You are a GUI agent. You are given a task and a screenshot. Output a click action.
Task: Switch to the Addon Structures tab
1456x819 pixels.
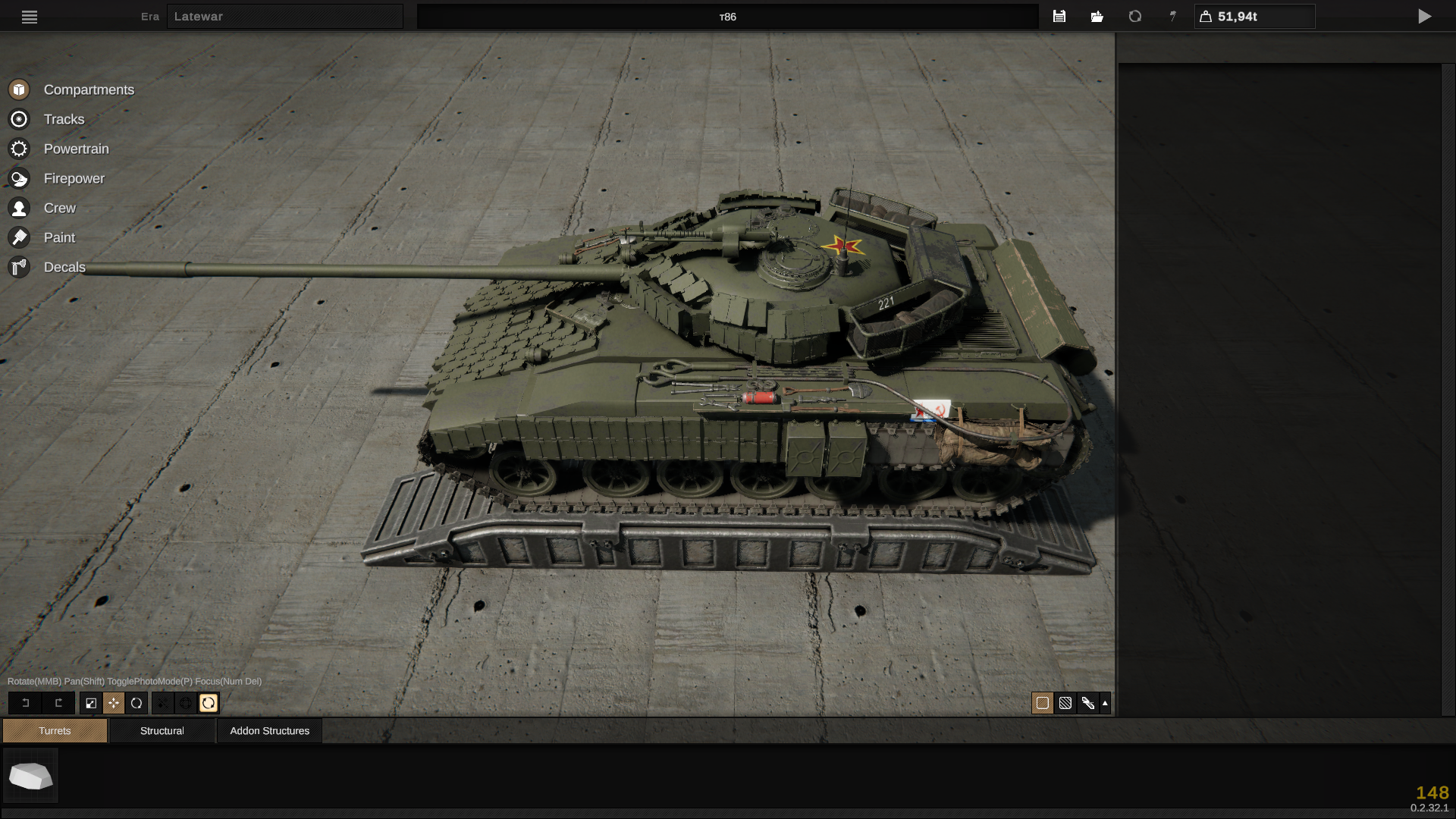pos(269,730)
